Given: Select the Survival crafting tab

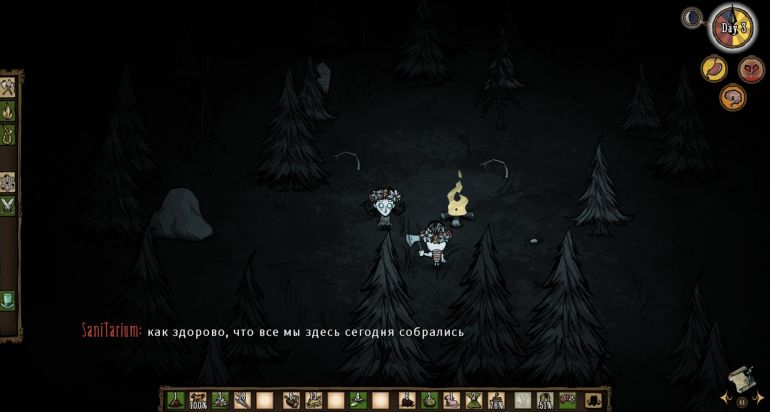Looking at the screenshot, I should pos(7,132).
